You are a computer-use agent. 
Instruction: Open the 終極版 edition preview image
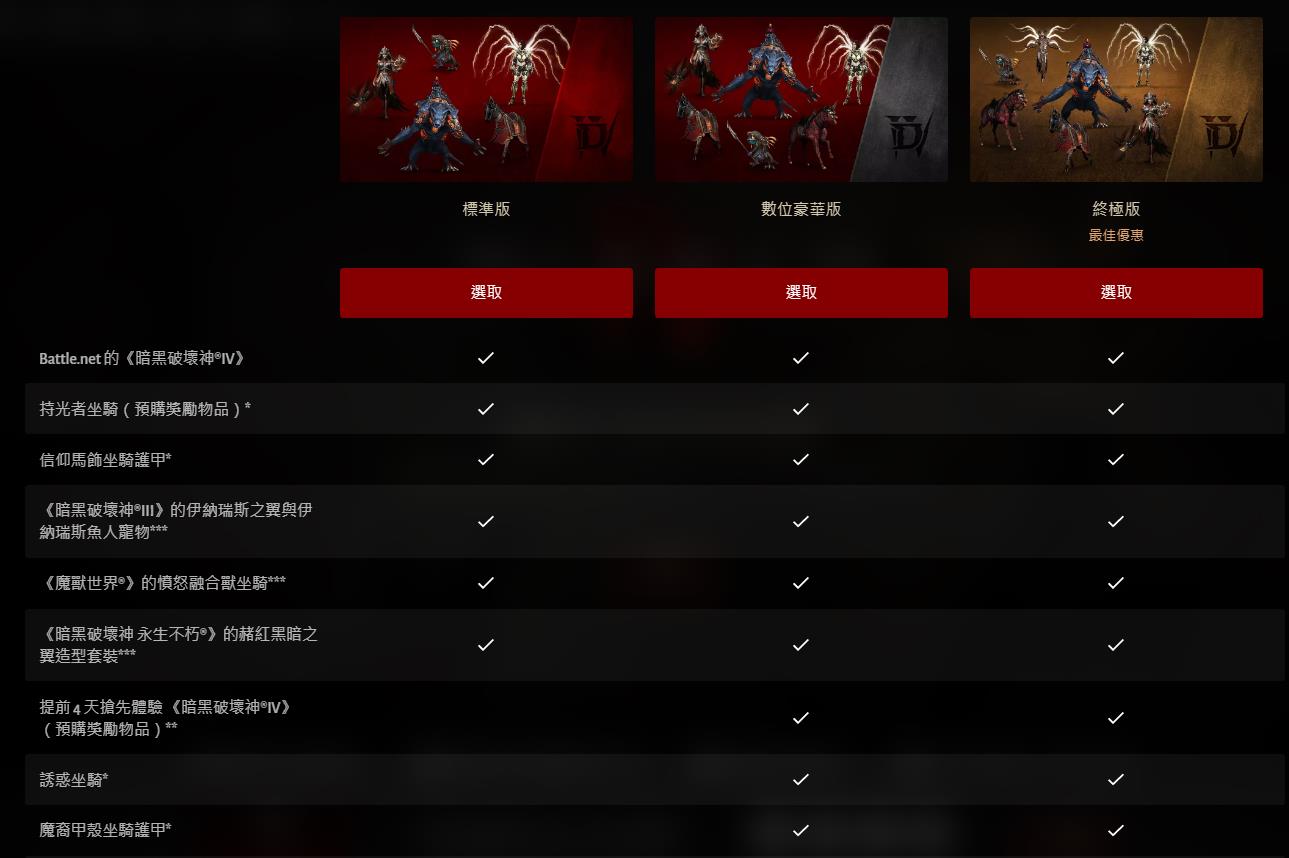pyautogui.click(x=1115, y=99)
